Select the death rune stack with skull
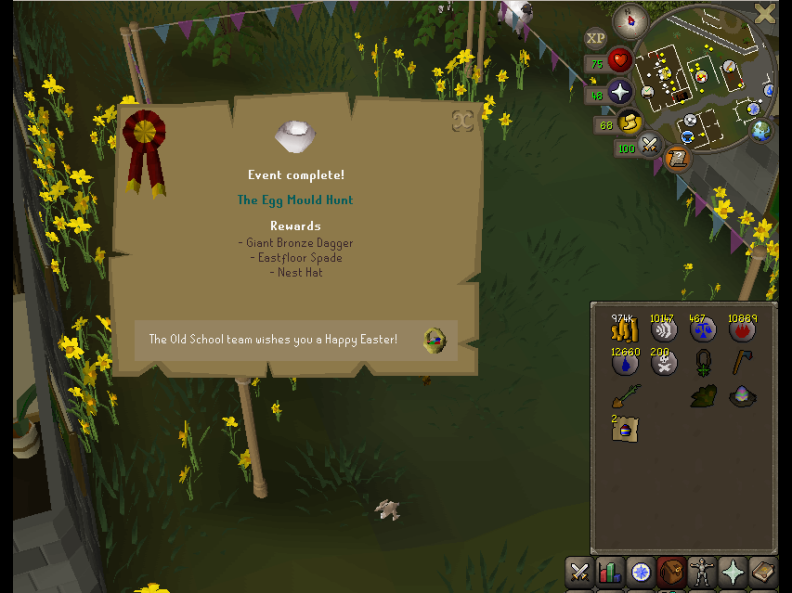 663,363
